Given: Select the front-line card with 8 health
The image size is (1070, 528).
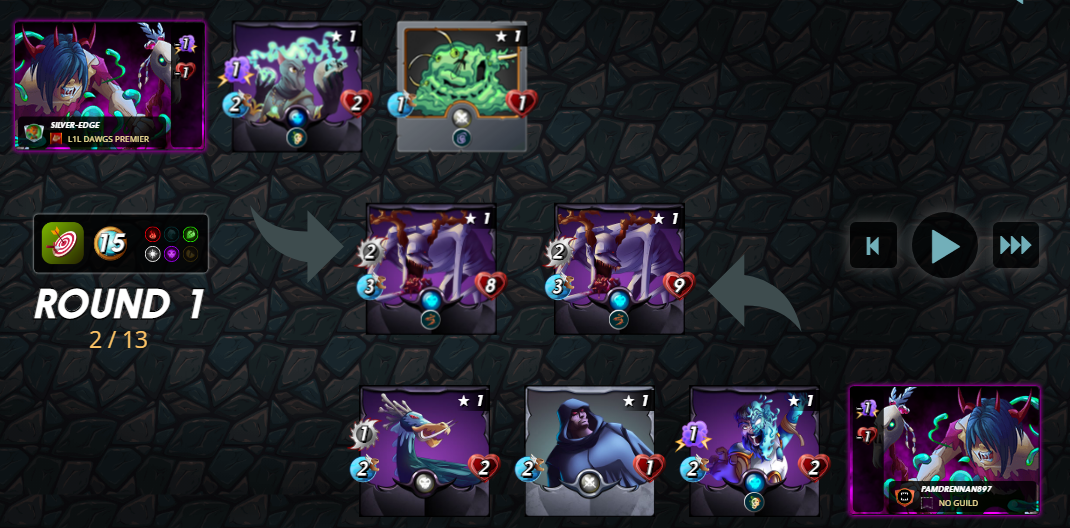Looking at the screenshot, I should (429, 269).
